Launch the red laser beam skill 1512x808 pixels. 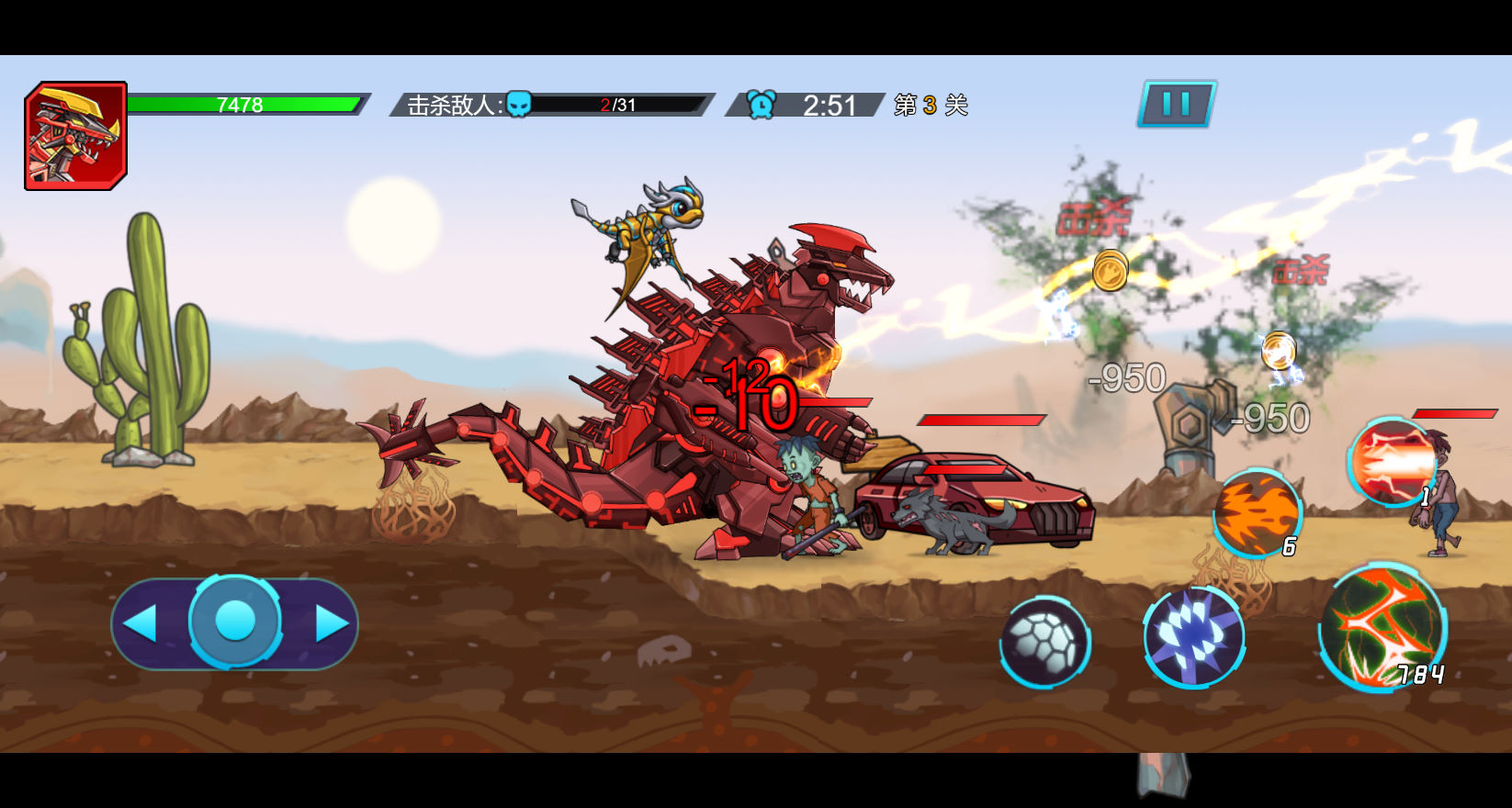pyautogui.click(x=1391, y=461)
